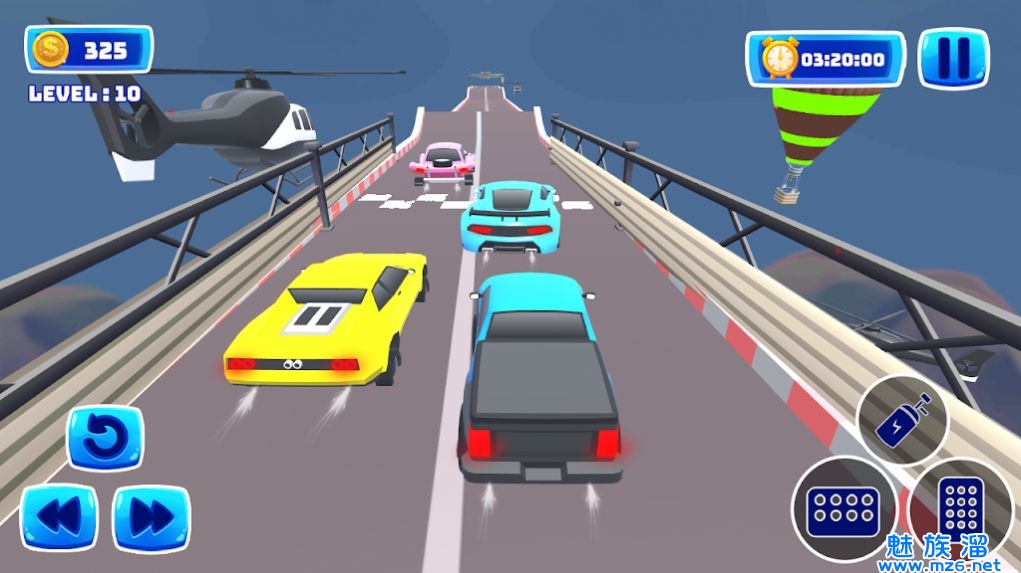Steer left with the double-left arrow button
The width and height of the screenshot is (1021, 573).
pos(59,518)
